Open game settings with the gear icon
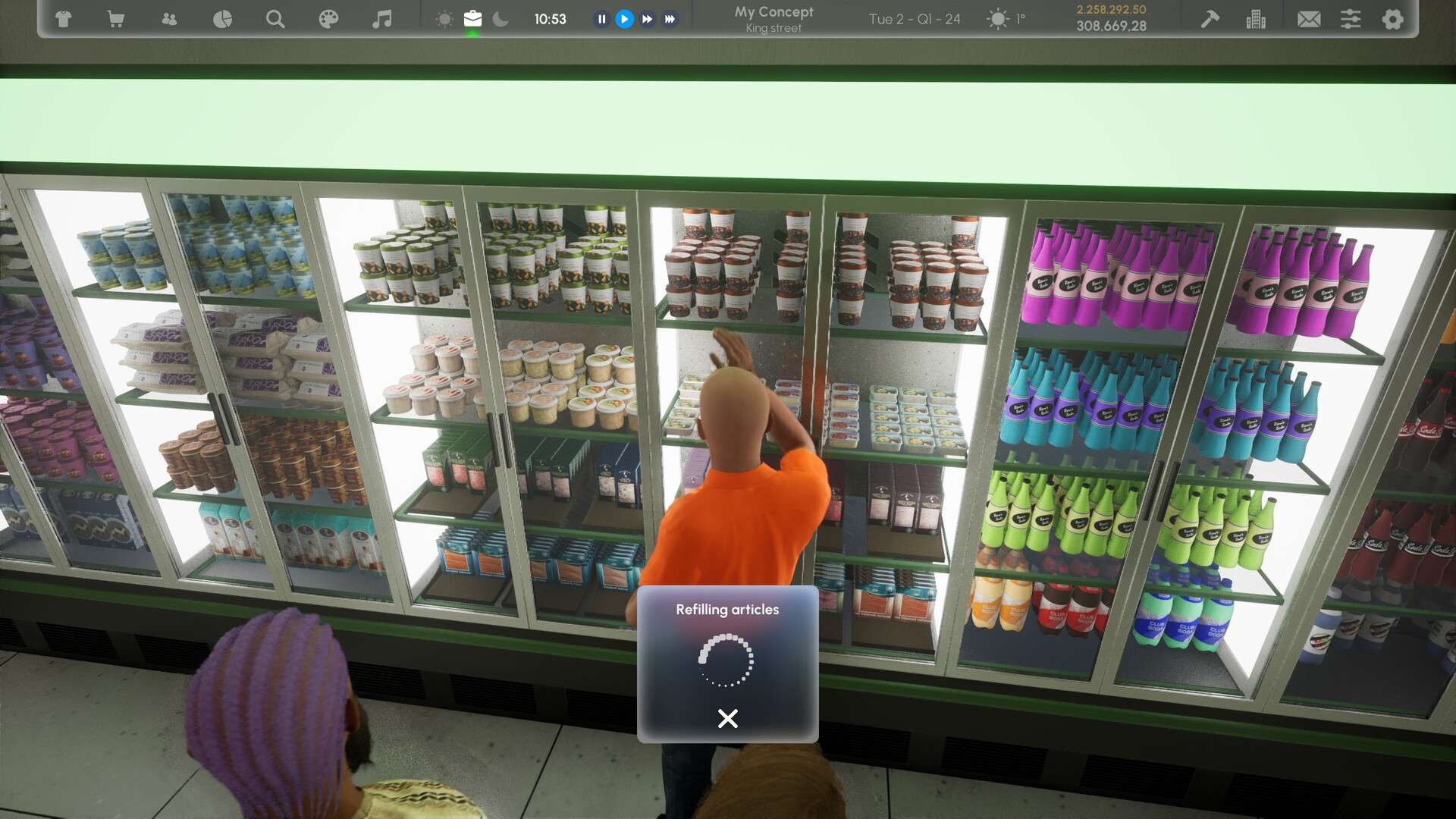1456x819 pixels. click(1392, 19)
